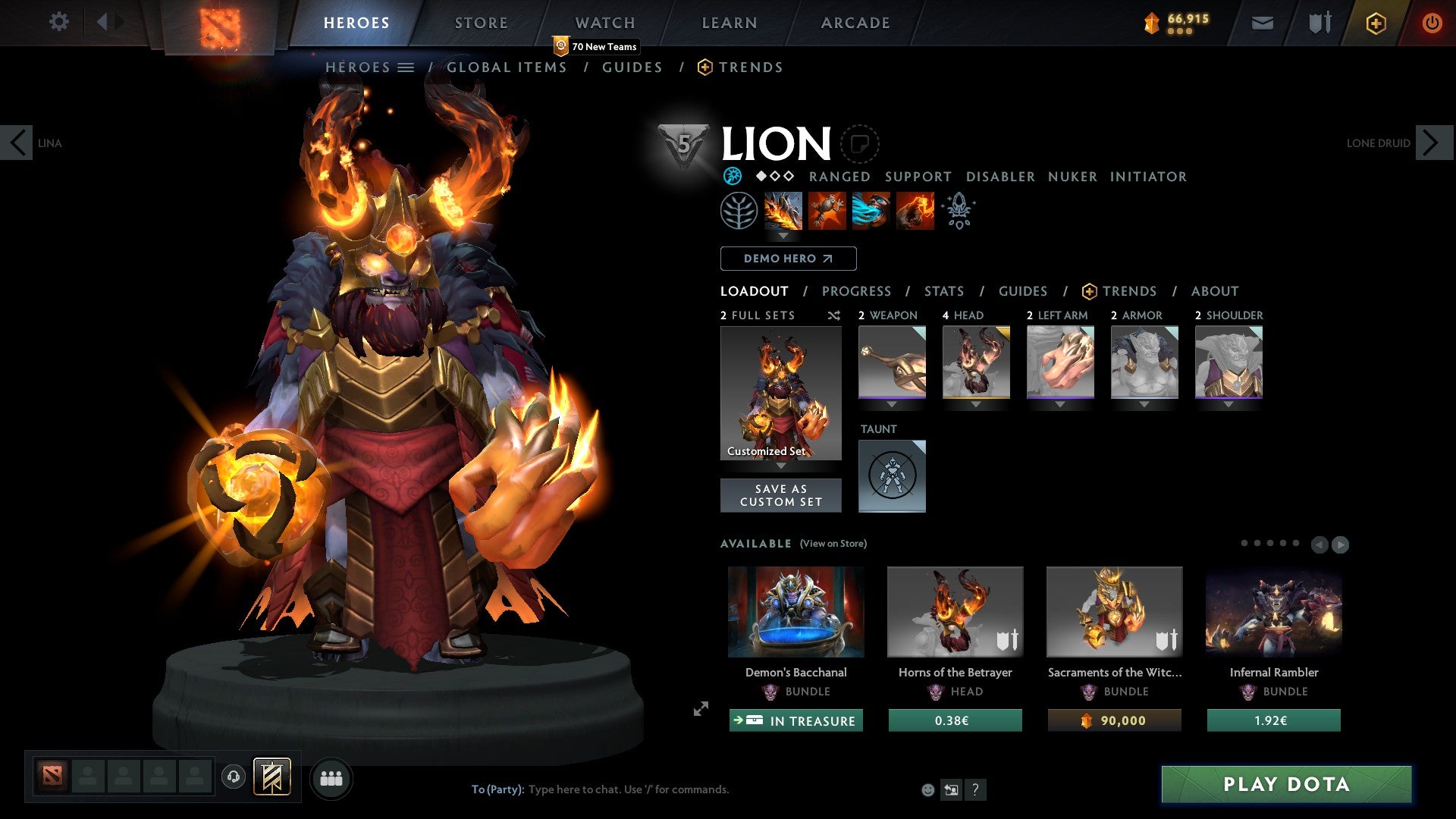View the Finger of Death ability icon
This screenshot has height=819, width=1456.
point(914,211)
